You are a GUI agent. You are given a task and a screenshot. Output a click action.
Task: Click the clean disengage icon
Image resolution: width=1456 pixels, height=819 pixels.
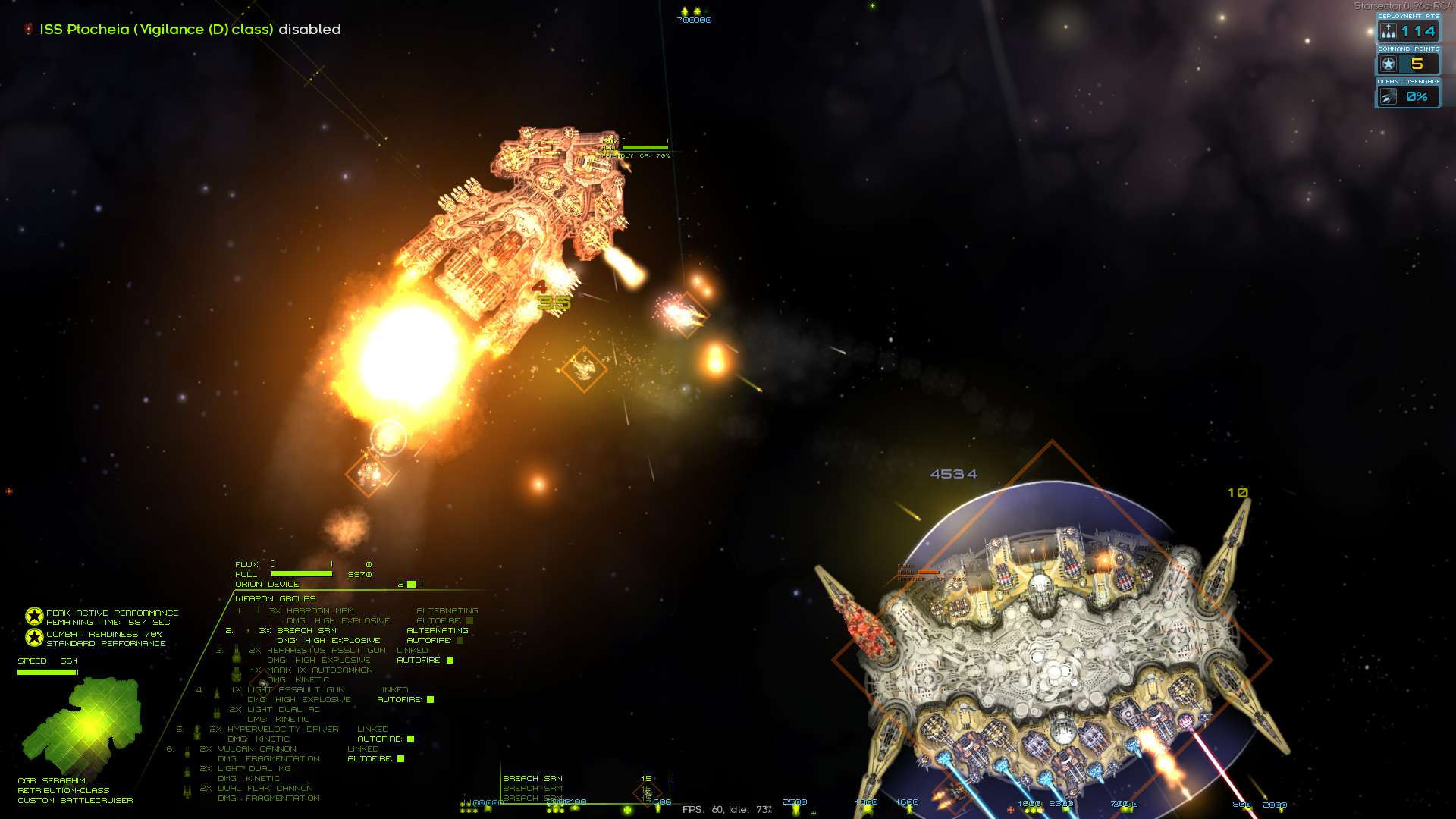tap(1389, 97)
